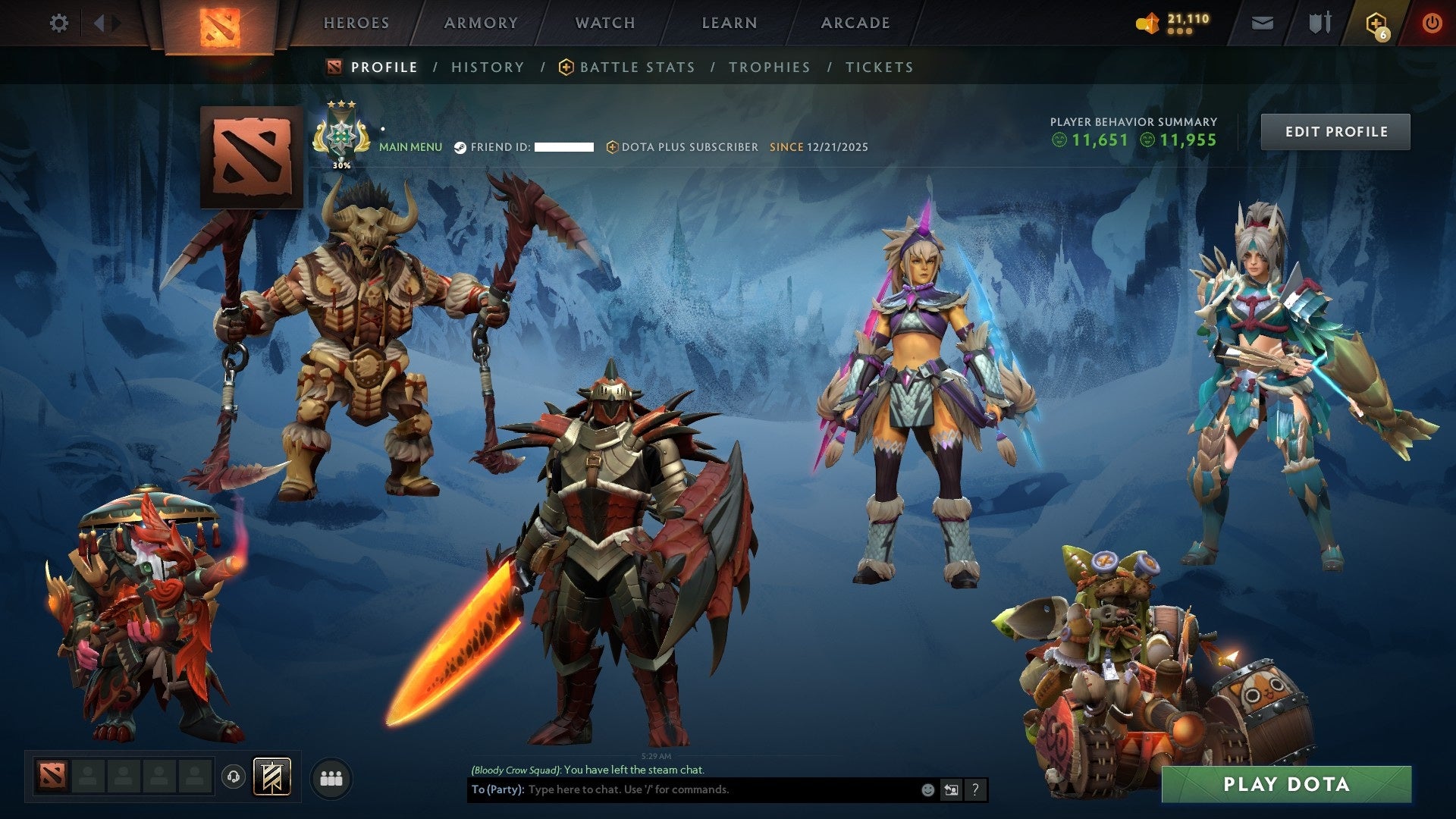1456x819 pixels.
Task: Toggle the chat wheel share icon
Action: (x=952, y=789)
